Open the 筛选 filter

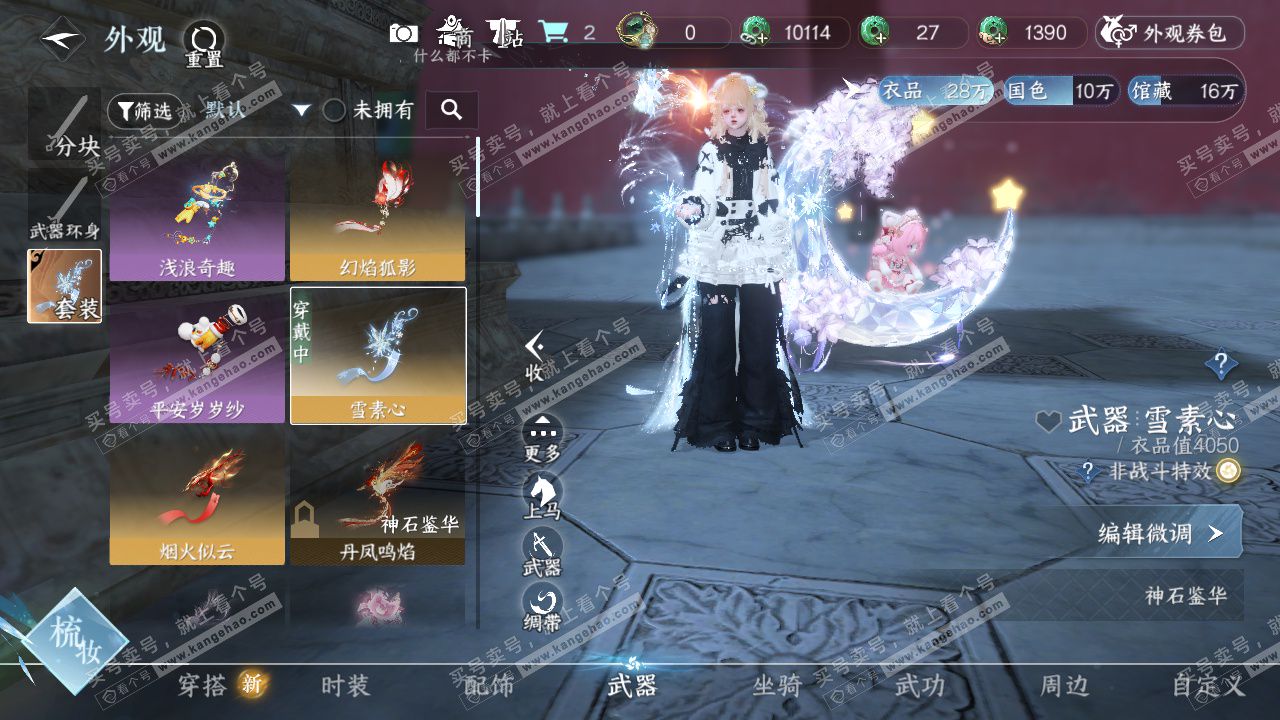(144, 111)
